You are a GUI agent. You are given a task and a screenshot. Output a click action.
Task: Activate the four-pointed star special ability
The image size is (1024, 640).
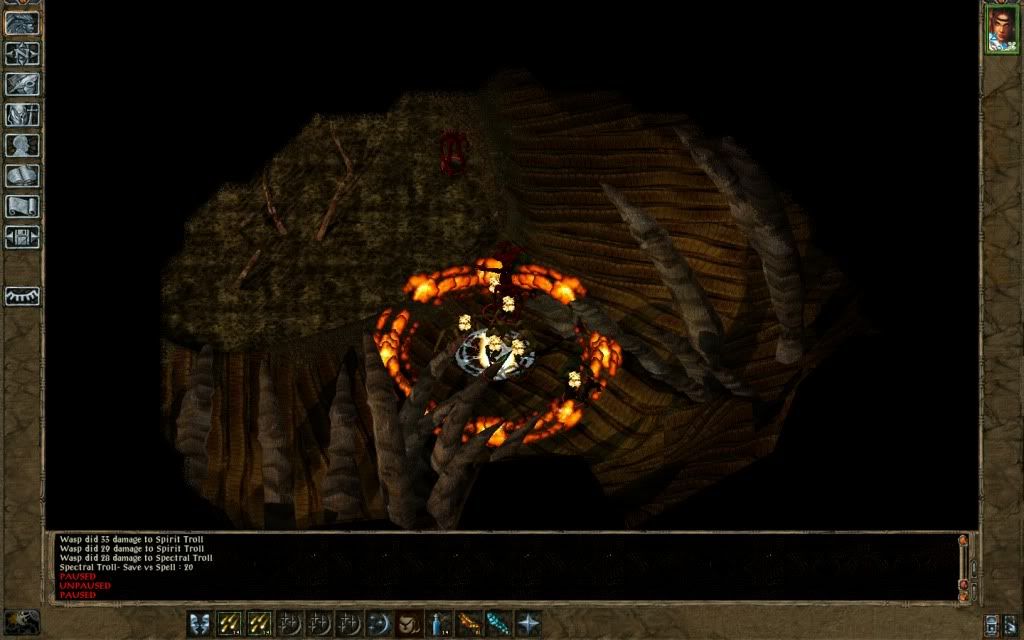click(528, 623)
